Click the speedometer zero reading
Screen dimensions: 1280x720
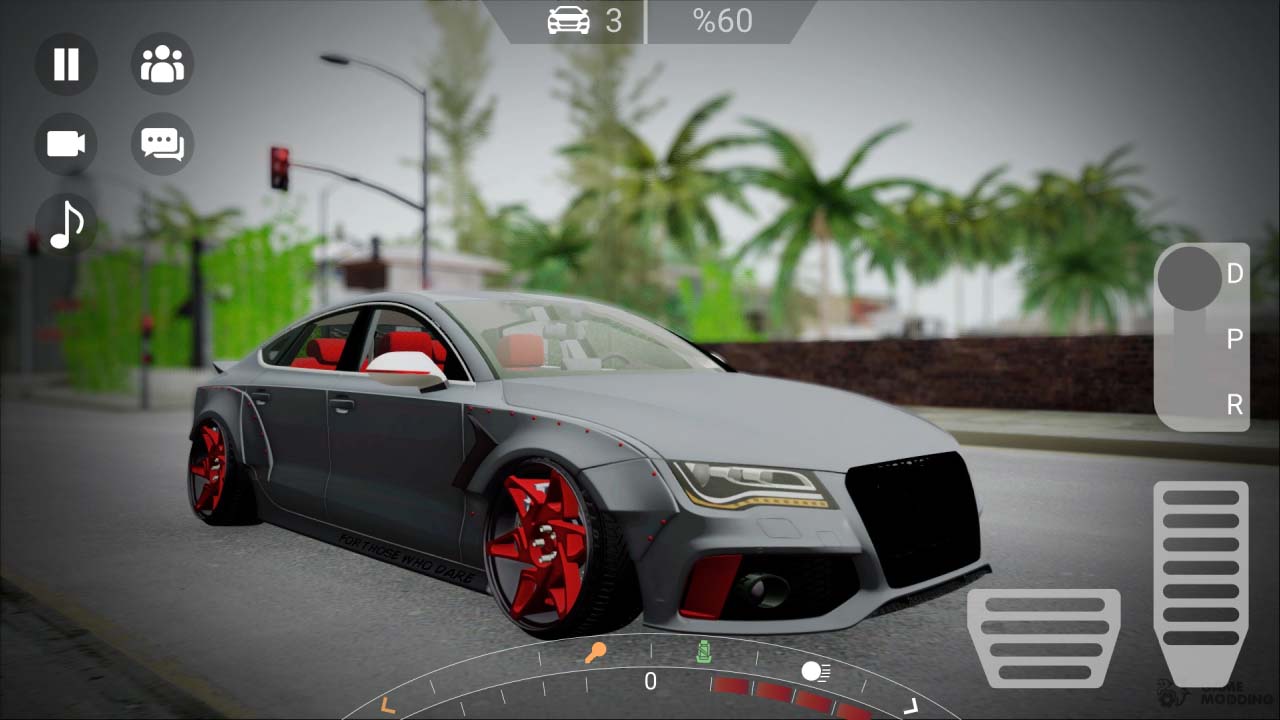click(650, 681)
